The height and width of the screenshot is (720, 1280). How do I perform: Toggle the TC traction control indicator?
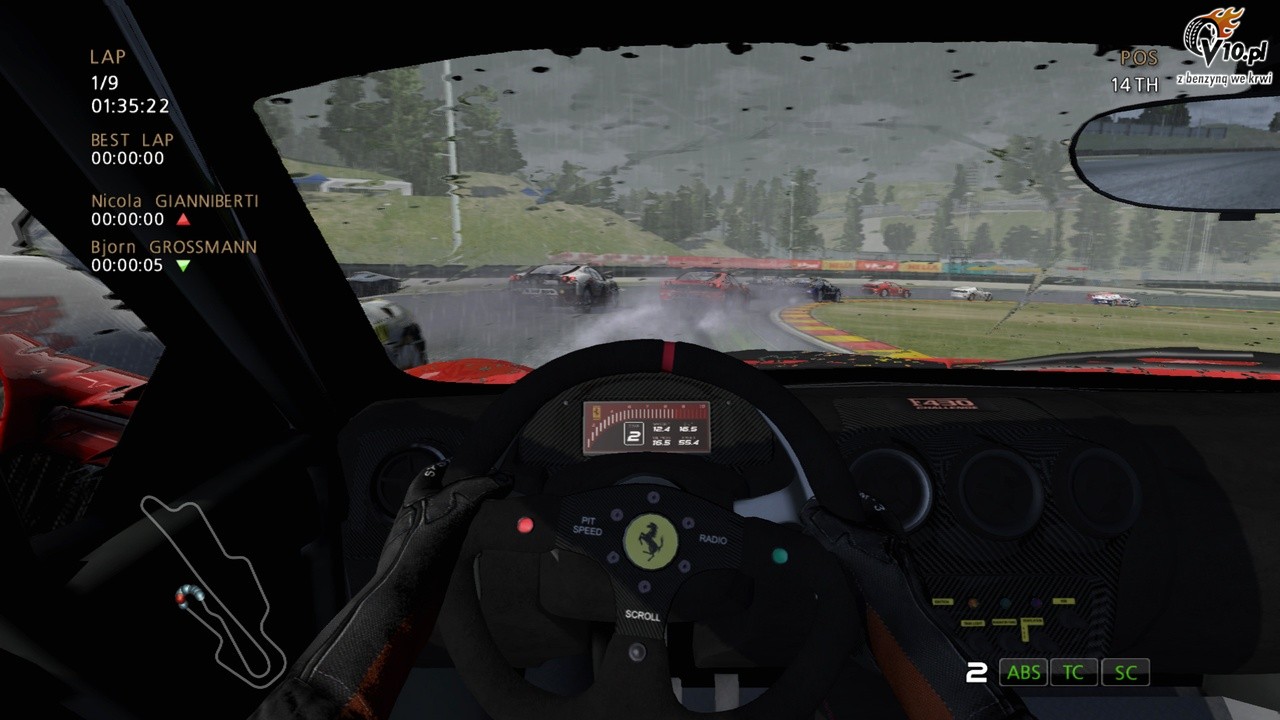(1073, 672)
